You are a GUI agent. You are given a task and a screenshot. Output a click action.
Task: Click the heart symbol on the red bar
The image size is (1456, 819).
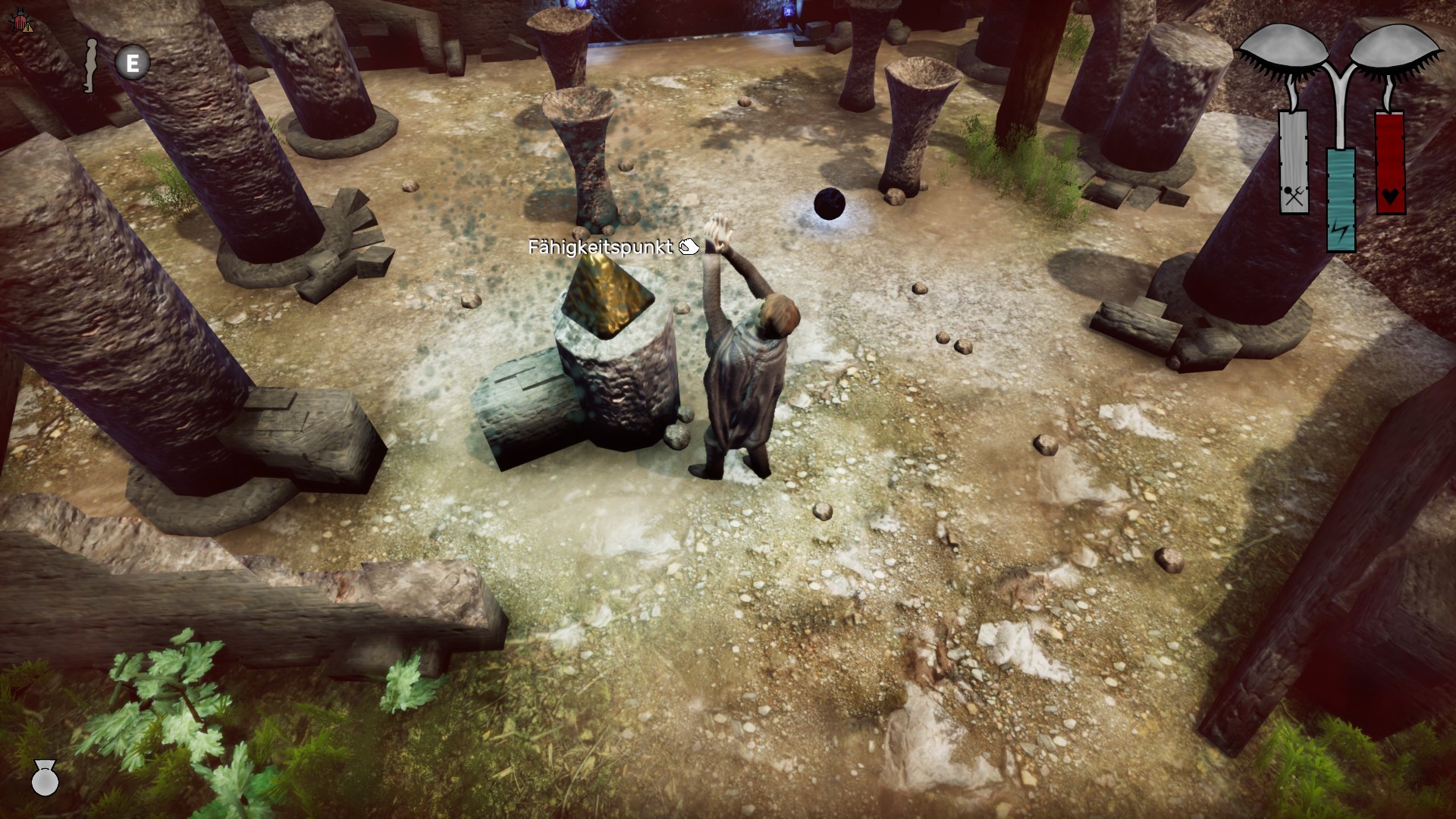point(1391,195)
